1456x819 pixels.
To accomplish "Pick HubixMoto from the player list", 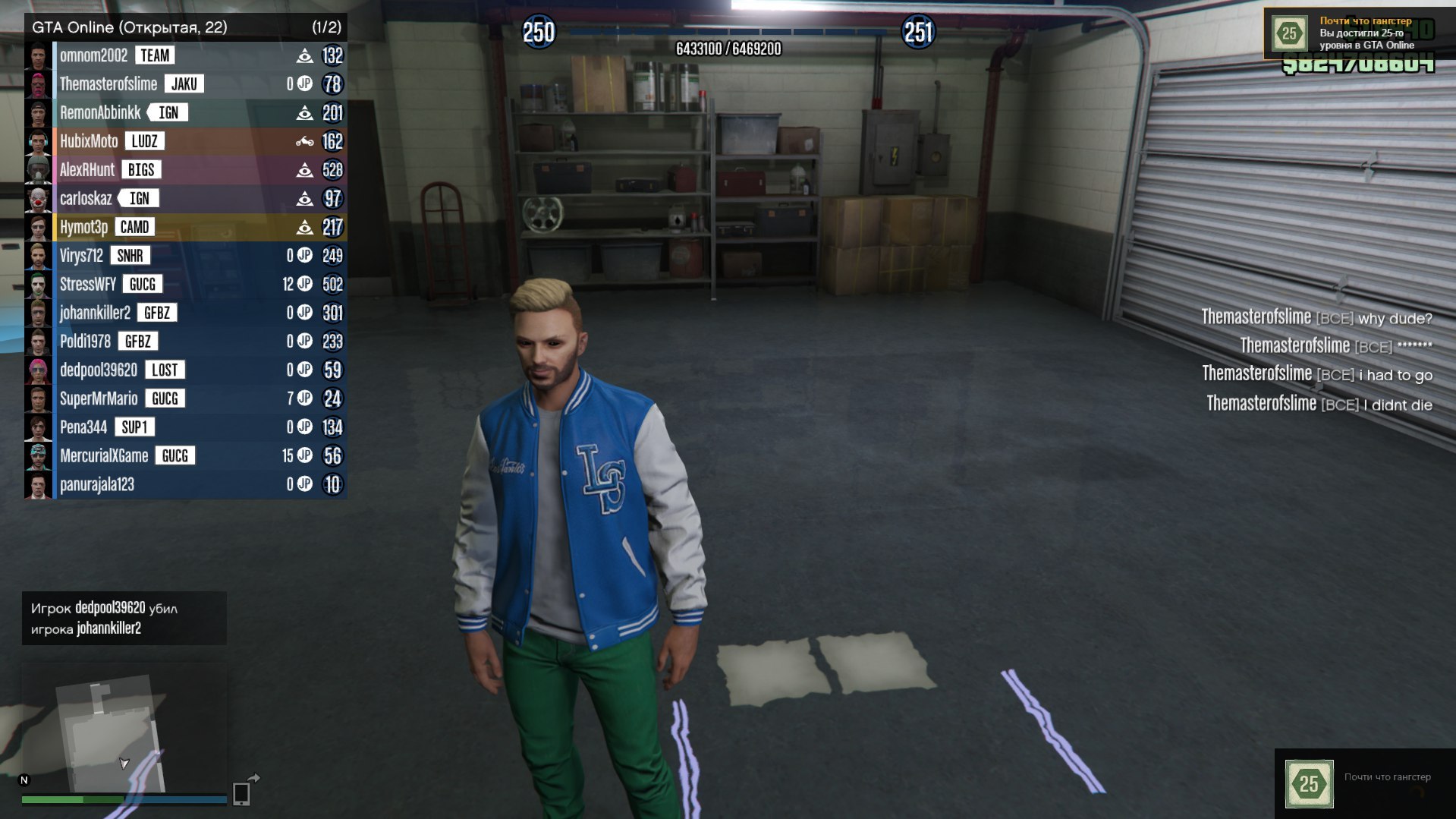I will point(89,141).
